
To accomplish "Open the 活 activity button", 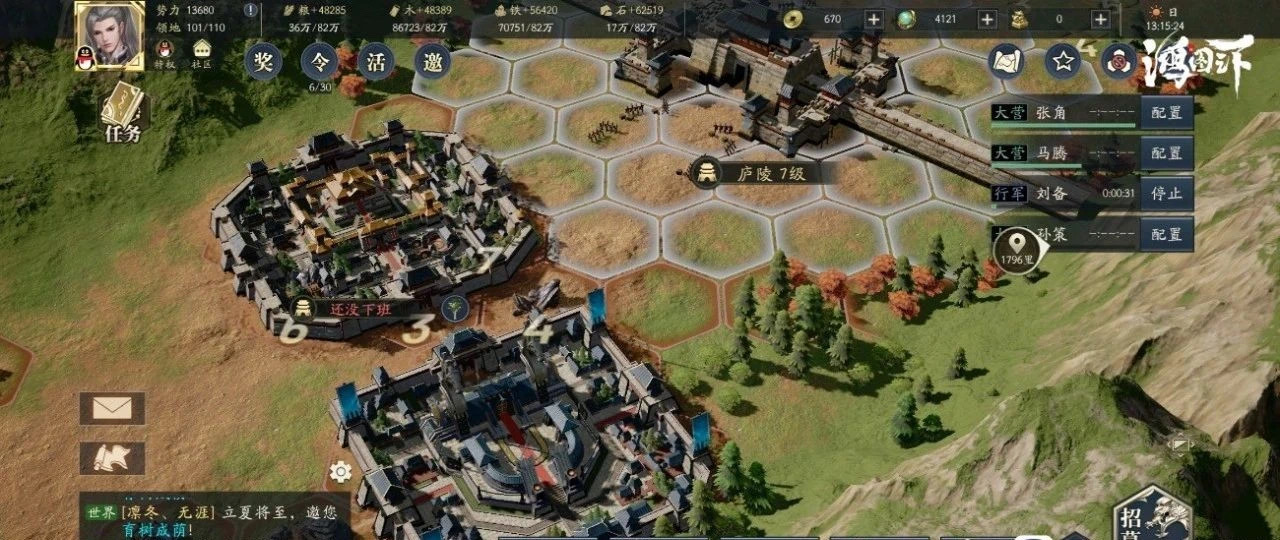I will click(377, 61).
